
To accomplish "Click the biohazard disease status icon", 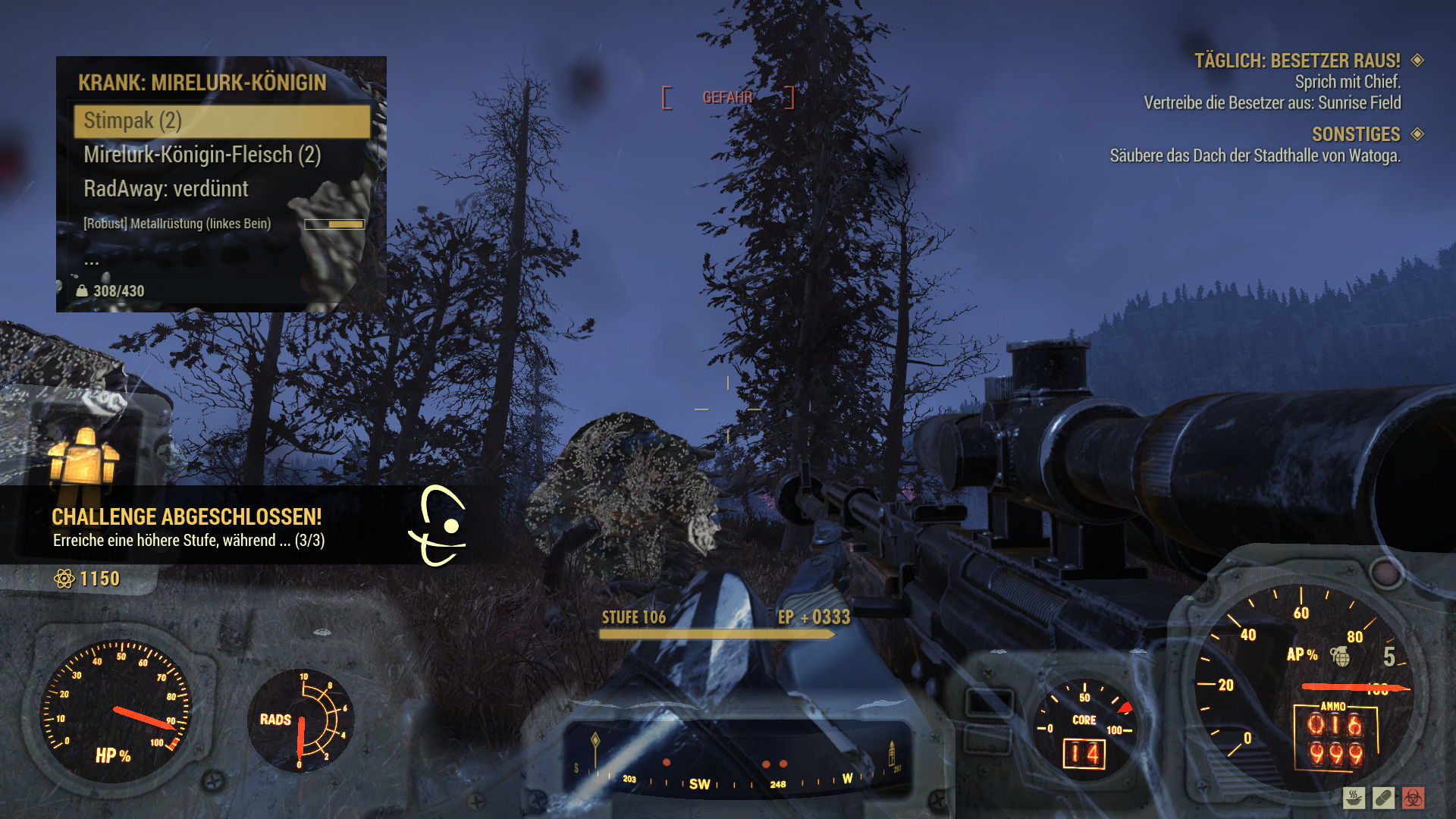I will (x=1413, y=798).
